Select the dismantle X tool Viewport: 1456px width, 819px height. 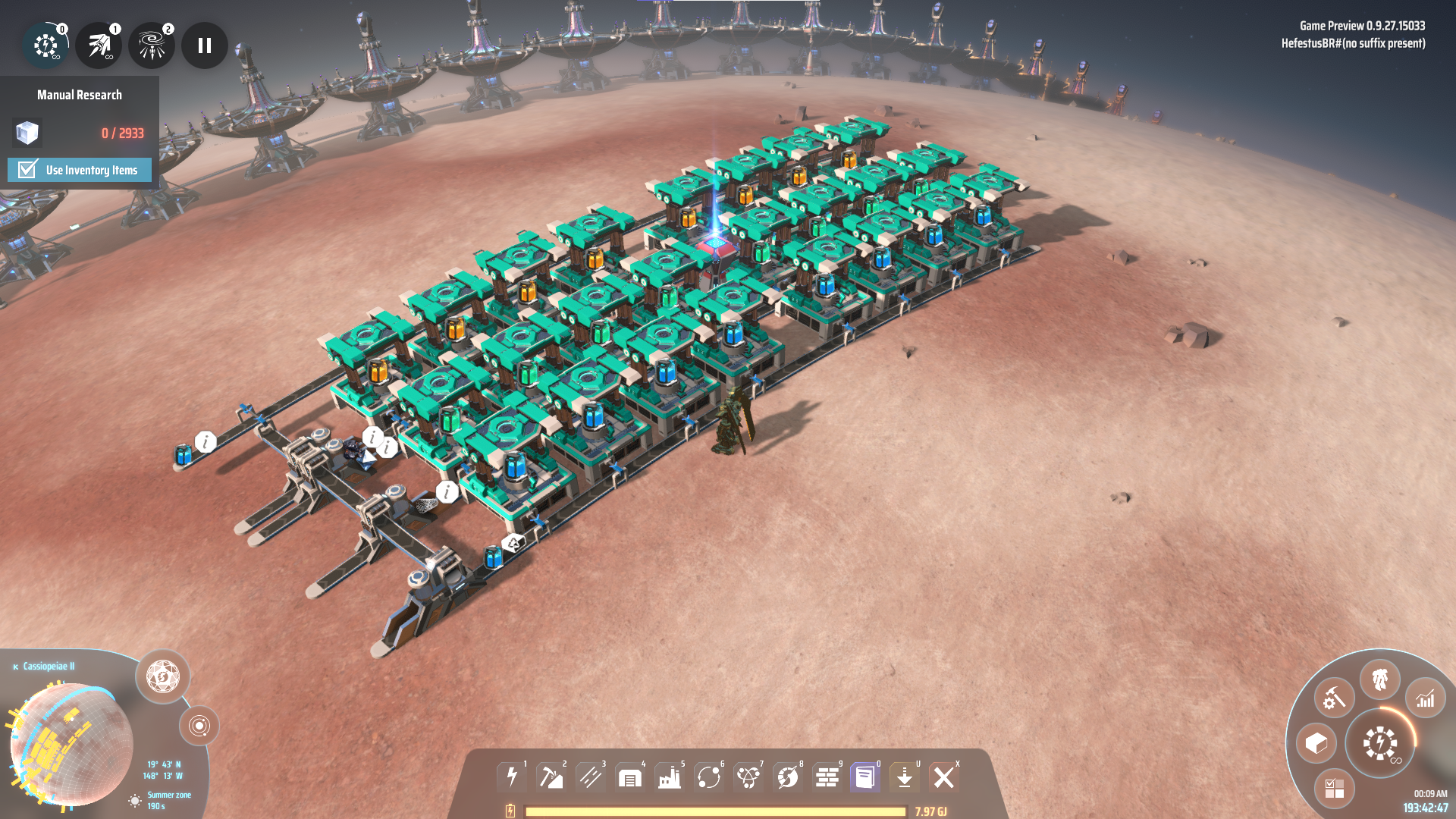pos(944,777)
